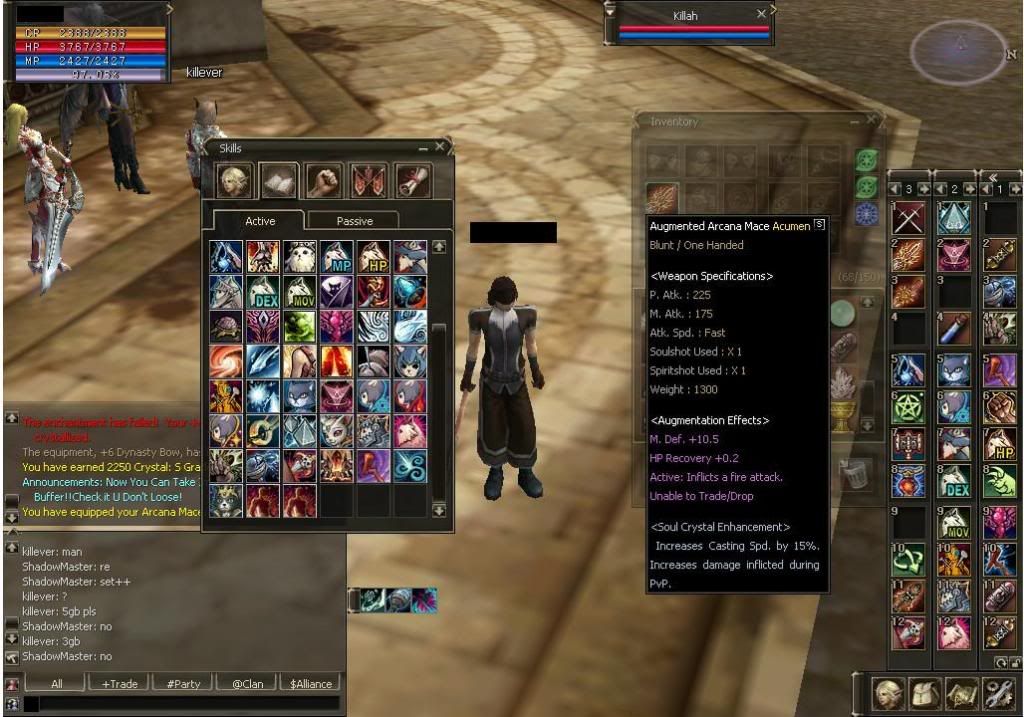
Task: Activate the DEX buff skill in Skills window
Action: (263, 292)
